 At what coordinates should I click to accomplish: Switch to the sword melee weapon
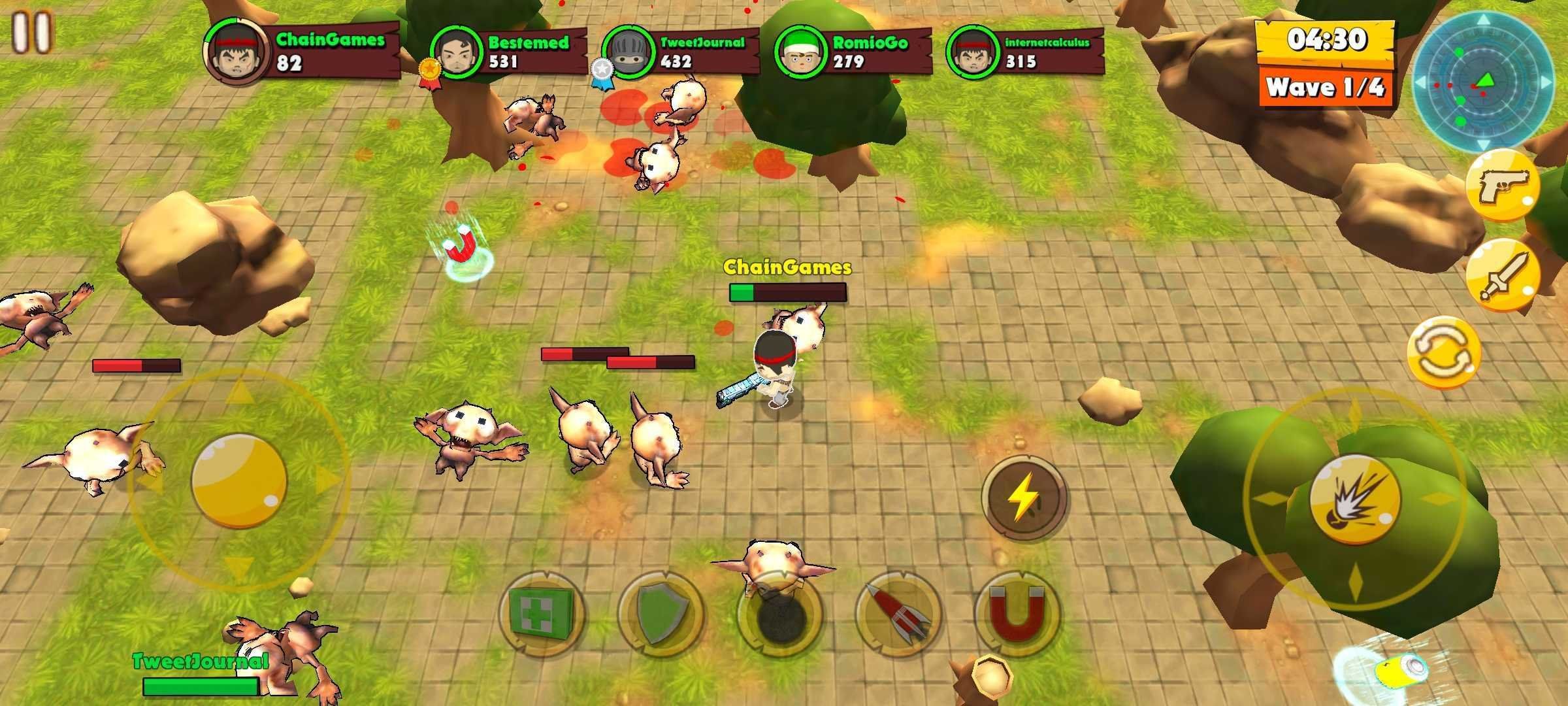[1503, 276]
